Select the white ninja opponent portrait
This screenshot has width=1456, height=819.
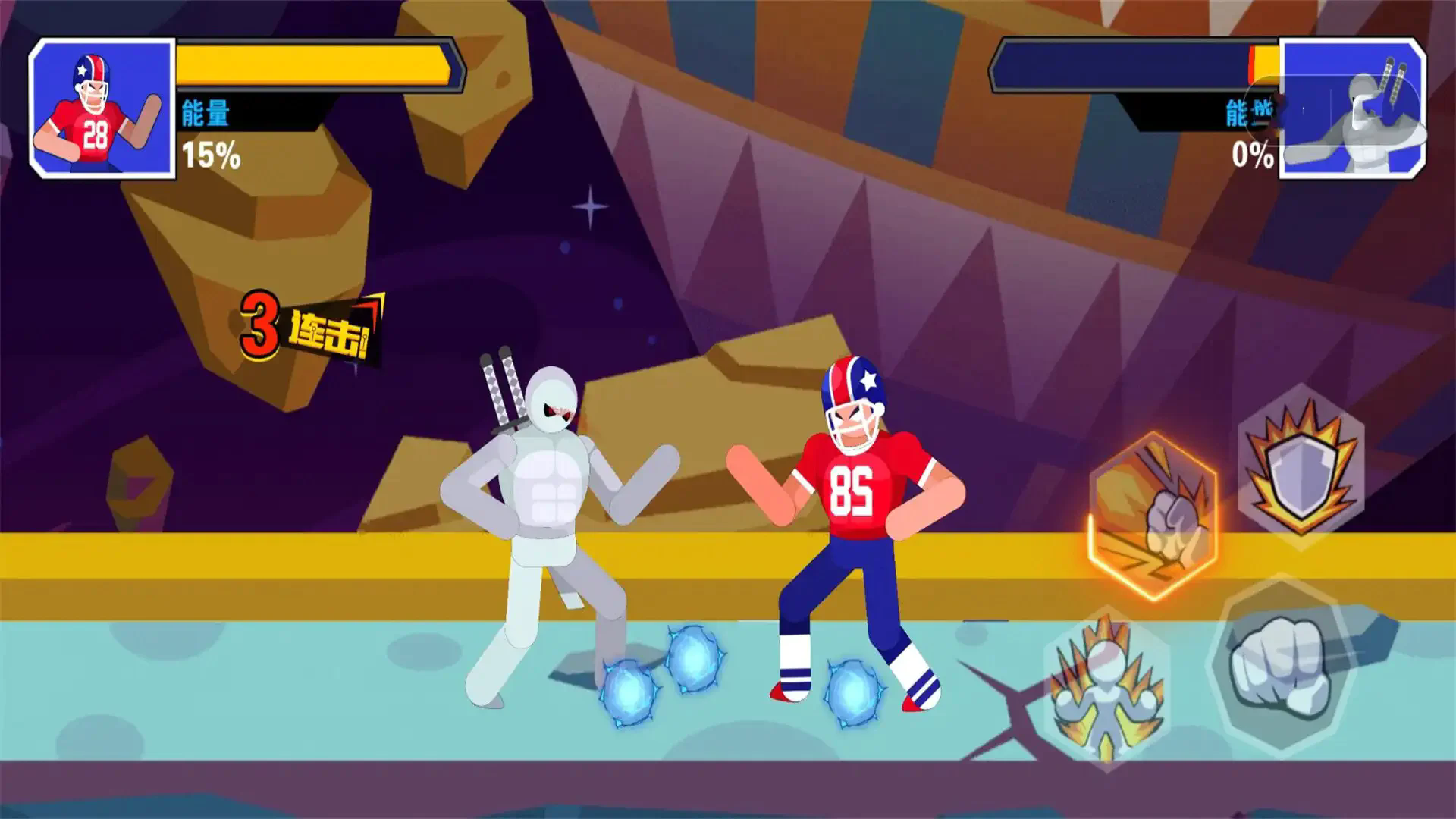pos(1353,110)
